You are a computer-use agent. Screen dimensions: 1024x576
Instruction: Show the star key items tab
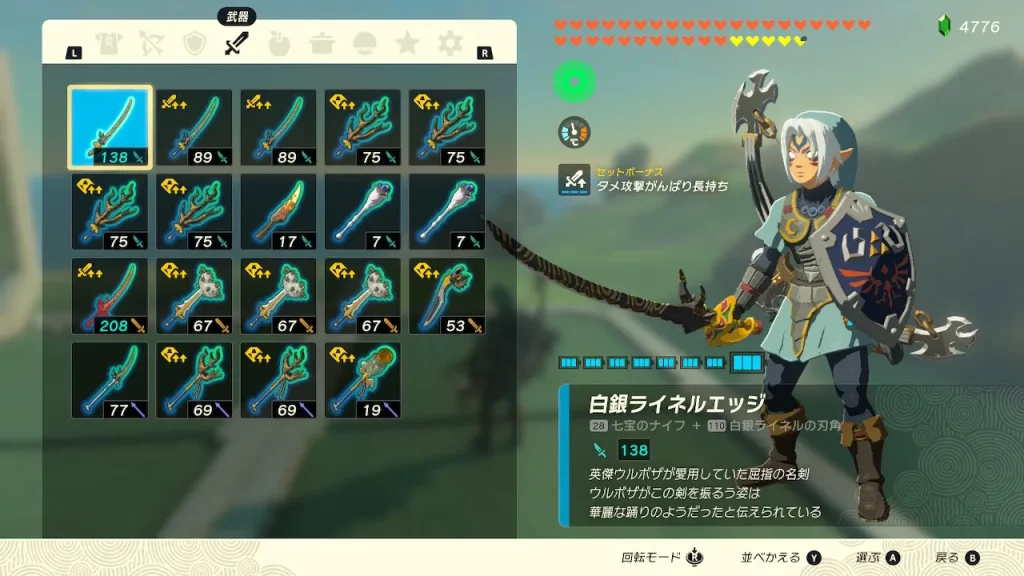[x=407, y=44]
